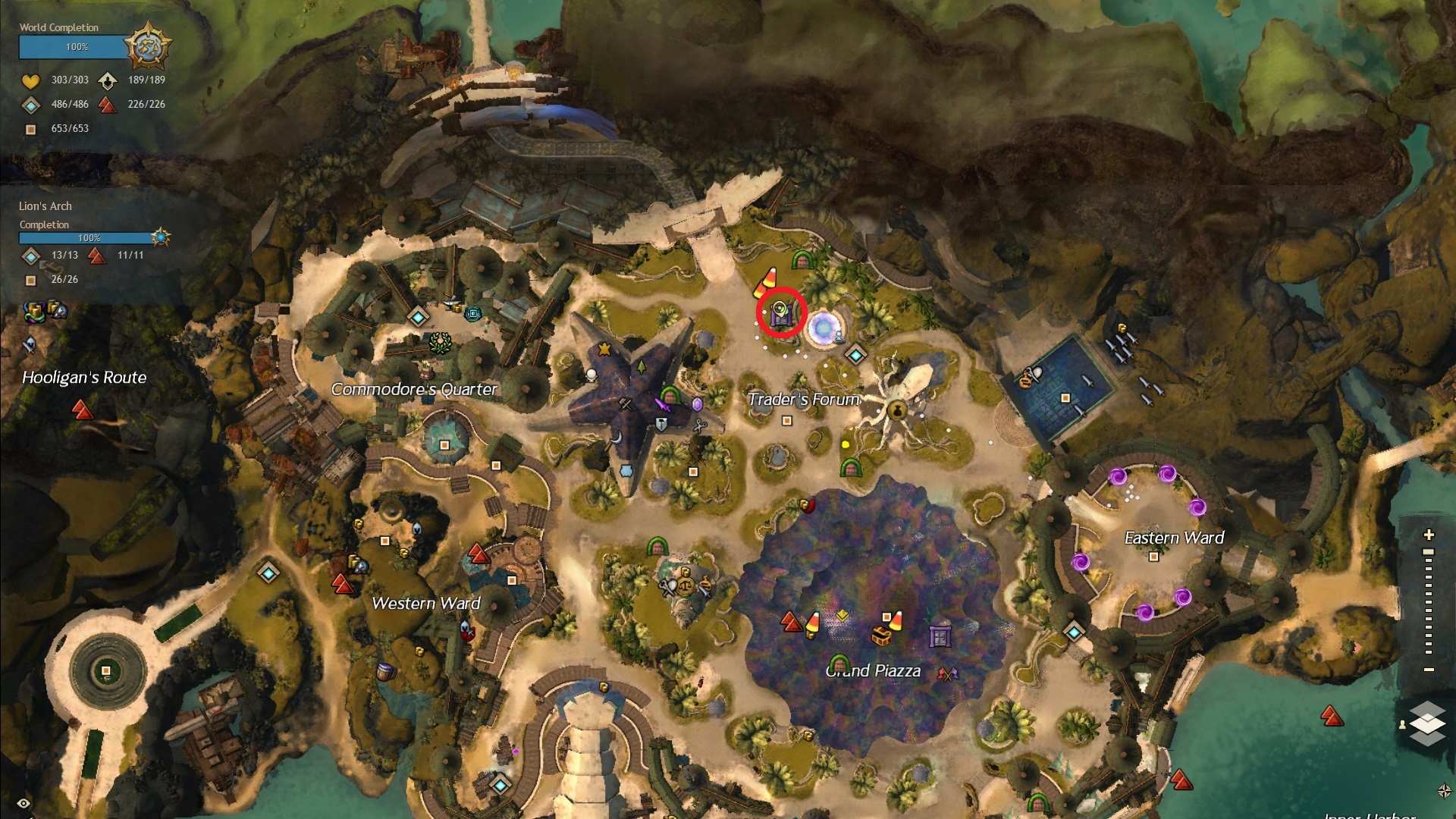Click the waypoint west of Western Ward
The height and width of the screenshot is (819, 1456).
tap(268, 573)
